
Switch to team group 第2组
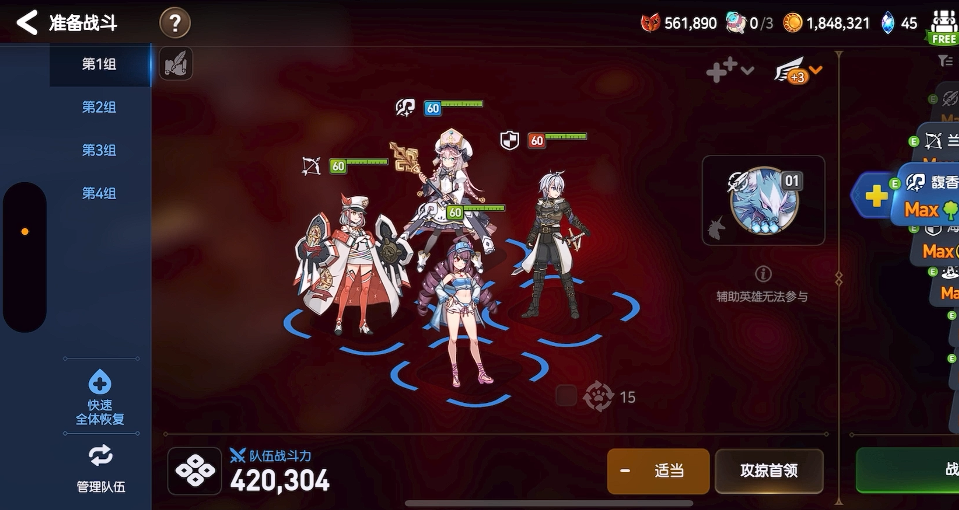[x=99, y=107]
